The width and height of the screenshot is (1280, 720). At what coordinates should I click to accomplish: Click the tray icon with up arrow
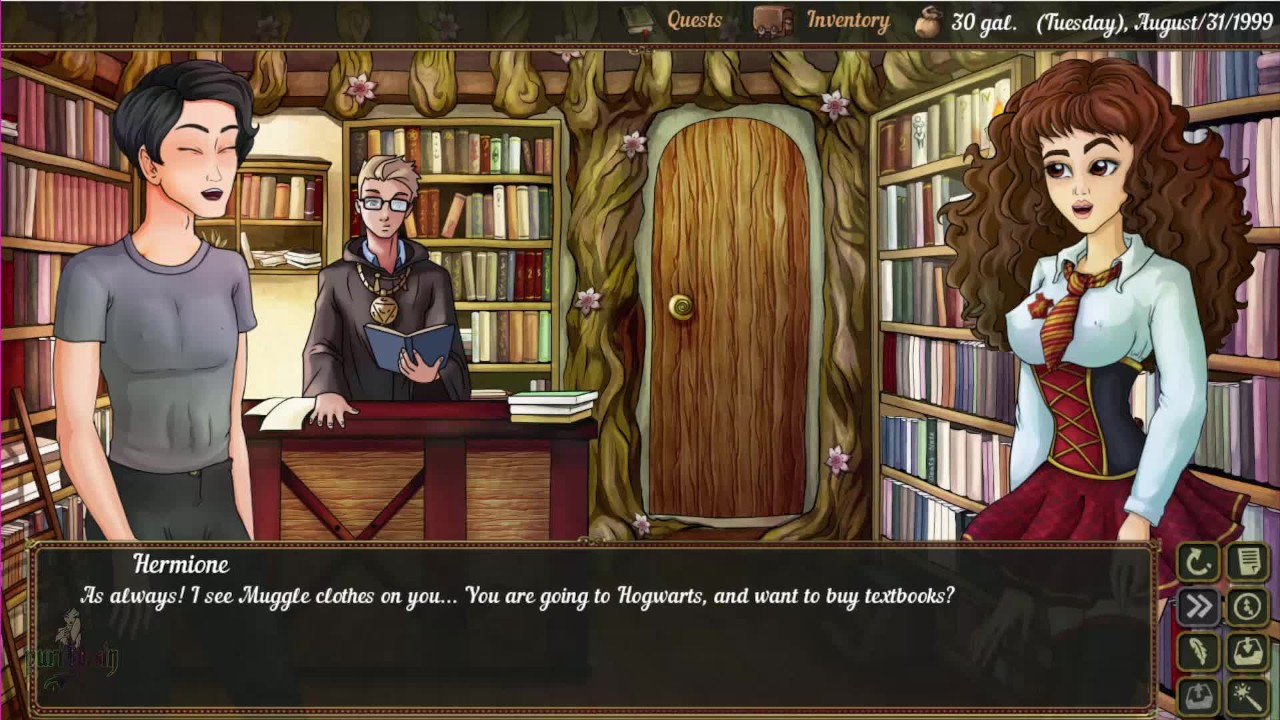1198,694
